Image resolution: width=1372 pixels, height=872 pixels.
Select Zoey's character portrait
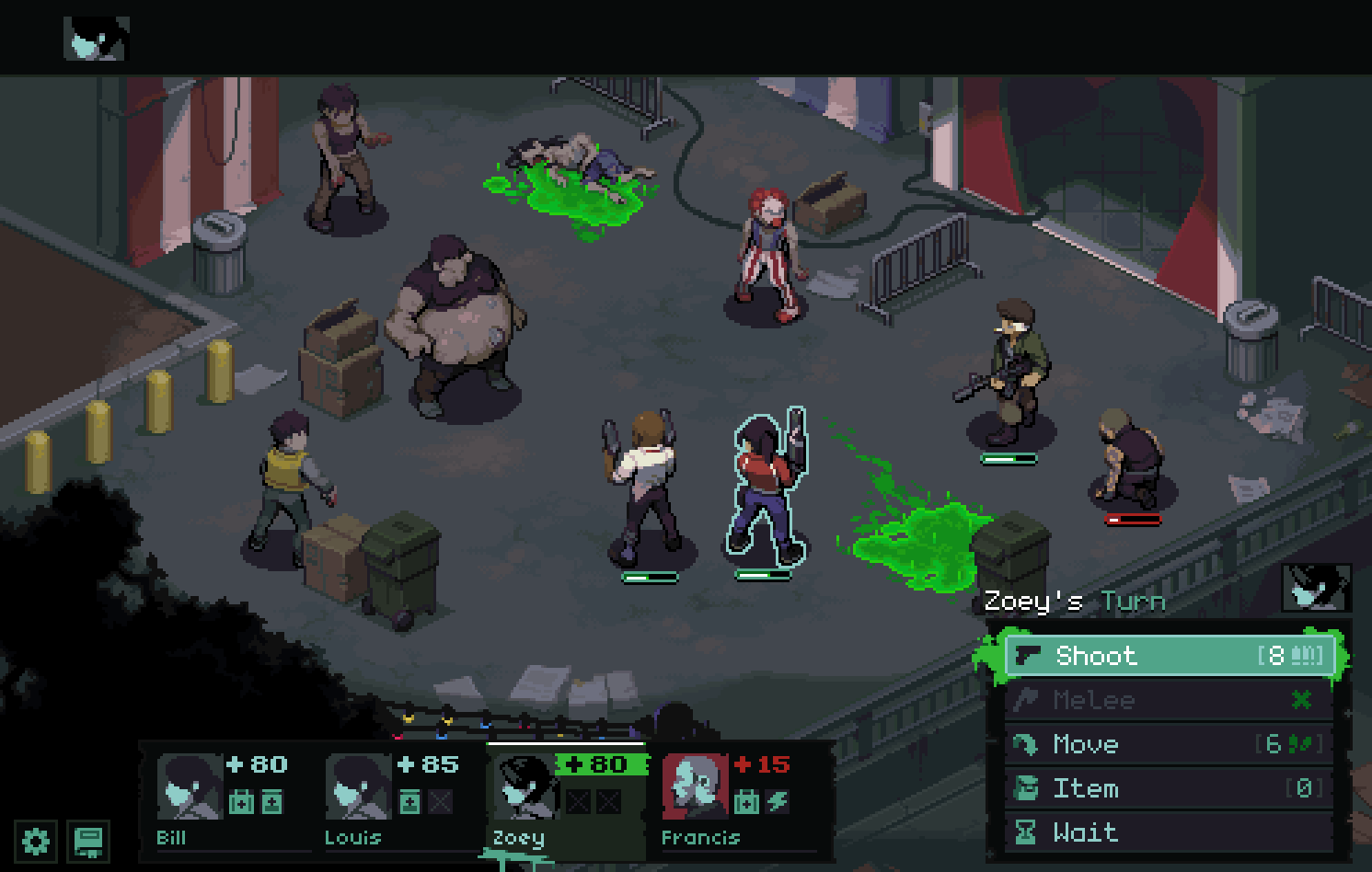pyautogui.click(x=525, y=788)
